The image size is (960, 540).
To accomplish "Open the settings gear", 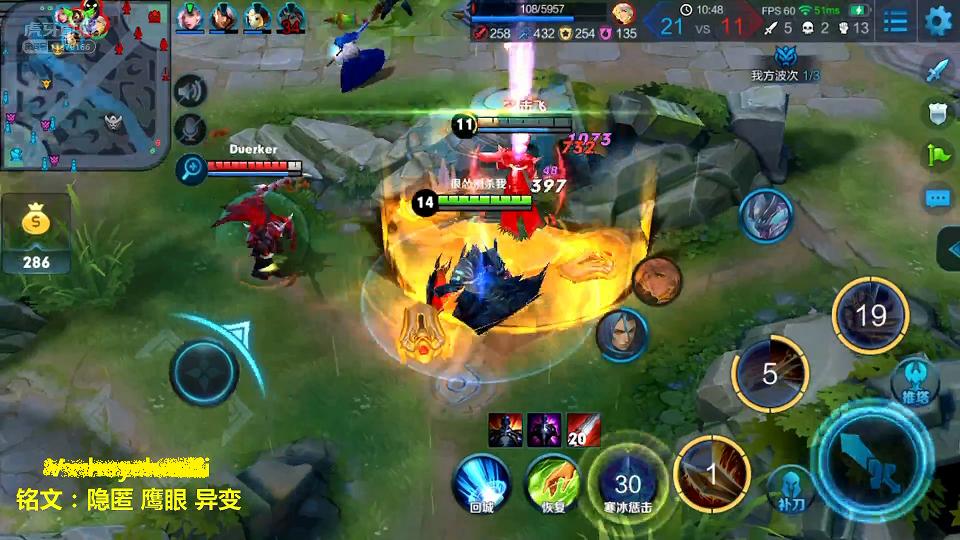I will [x=938, y=21].
